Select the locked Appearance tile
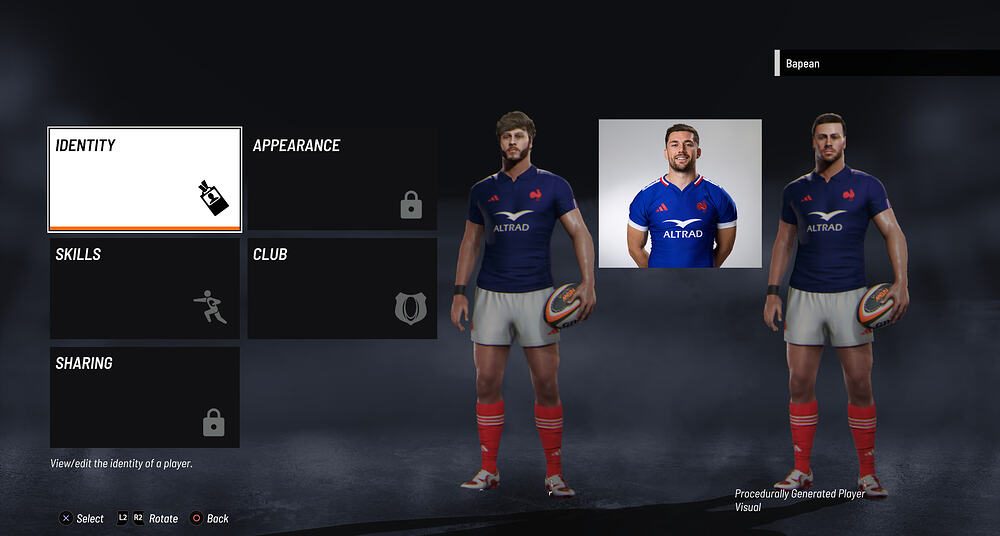Screen dimensions: 1000x536 tap(342, 179)
